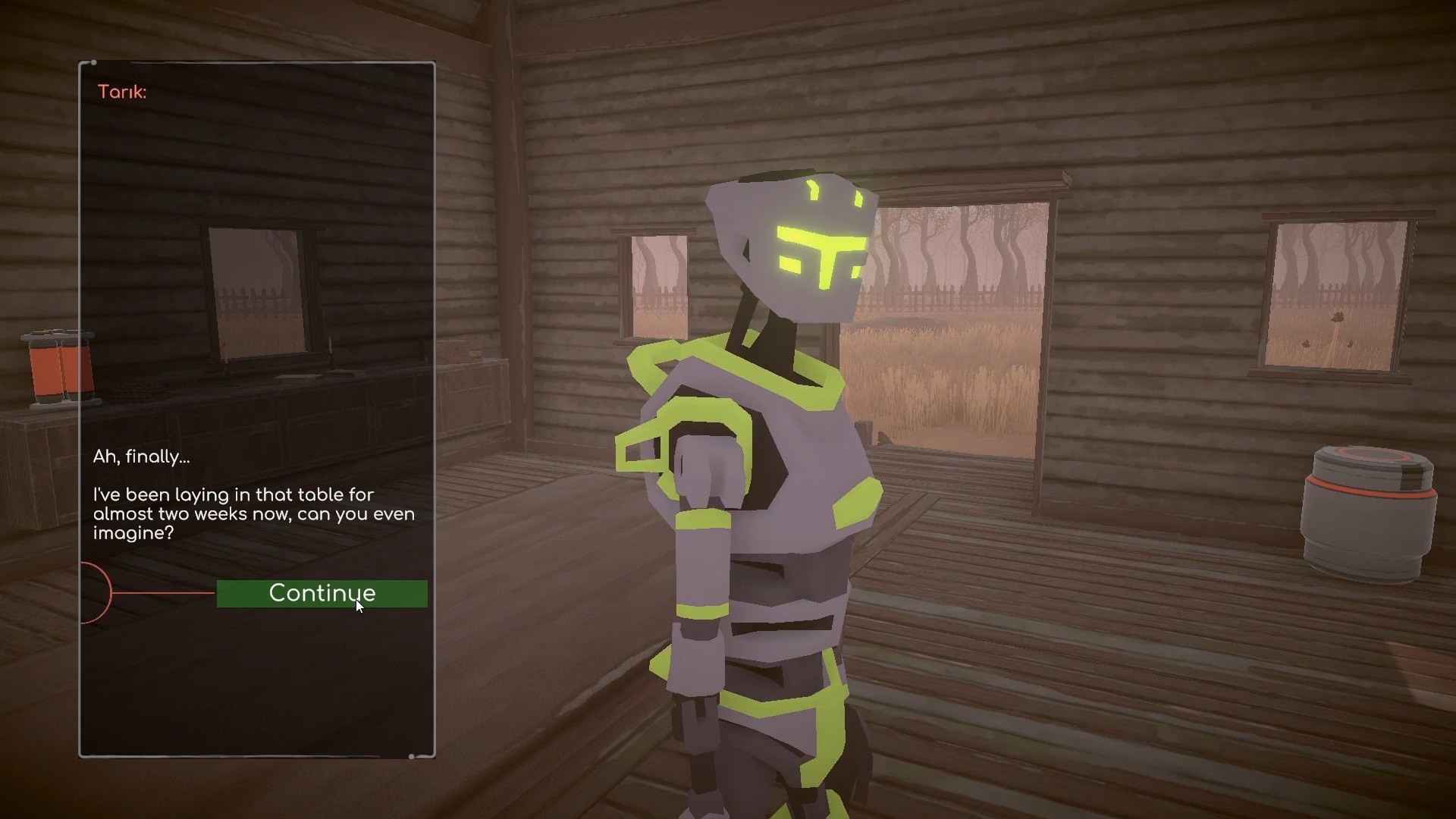Screen dimensions: 1456x819
Task: Click the dialogue text about laying in table
Action: coord(253,513)
